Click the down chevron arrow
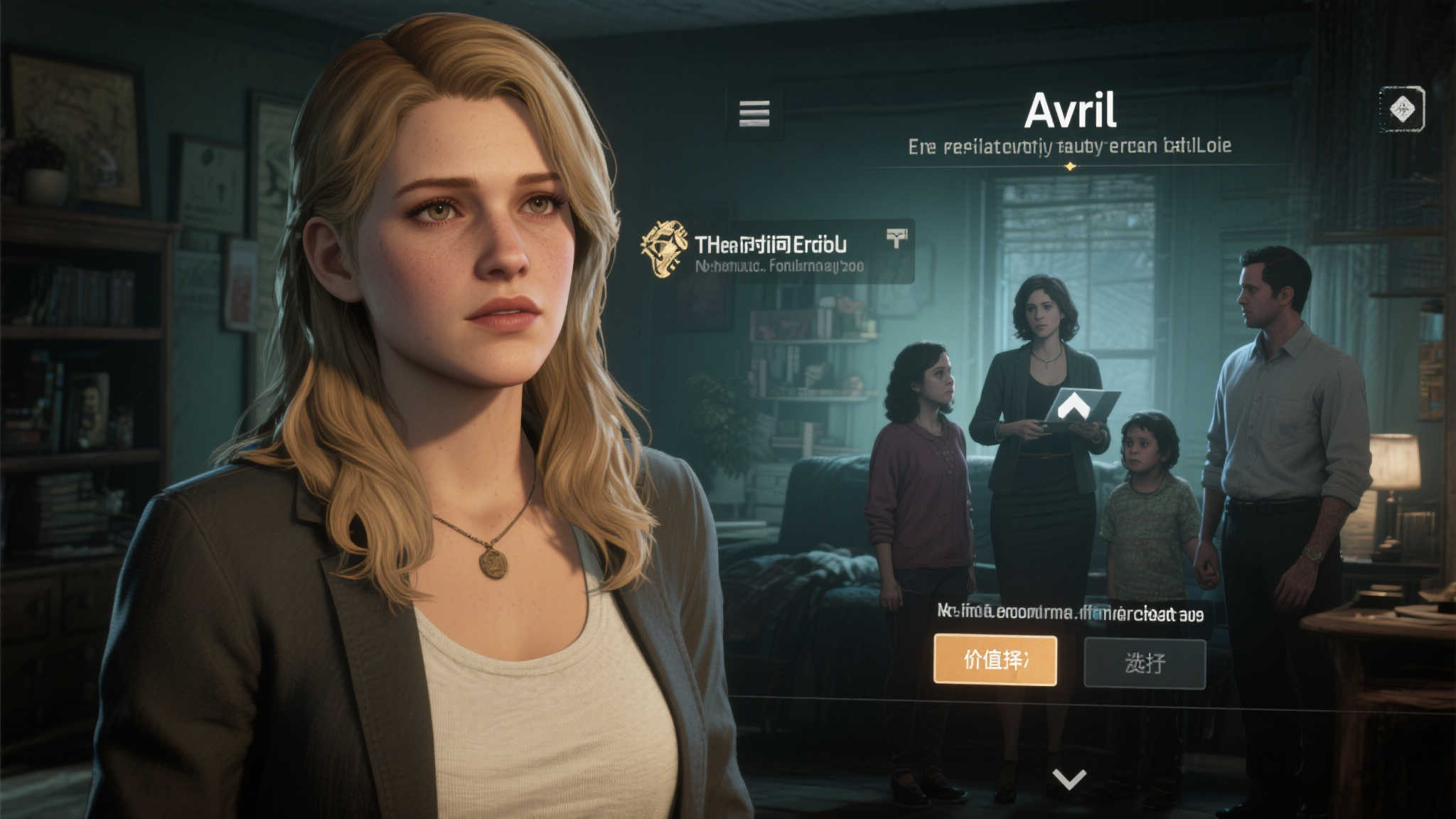The image size is (1456, 819). 1069,779
